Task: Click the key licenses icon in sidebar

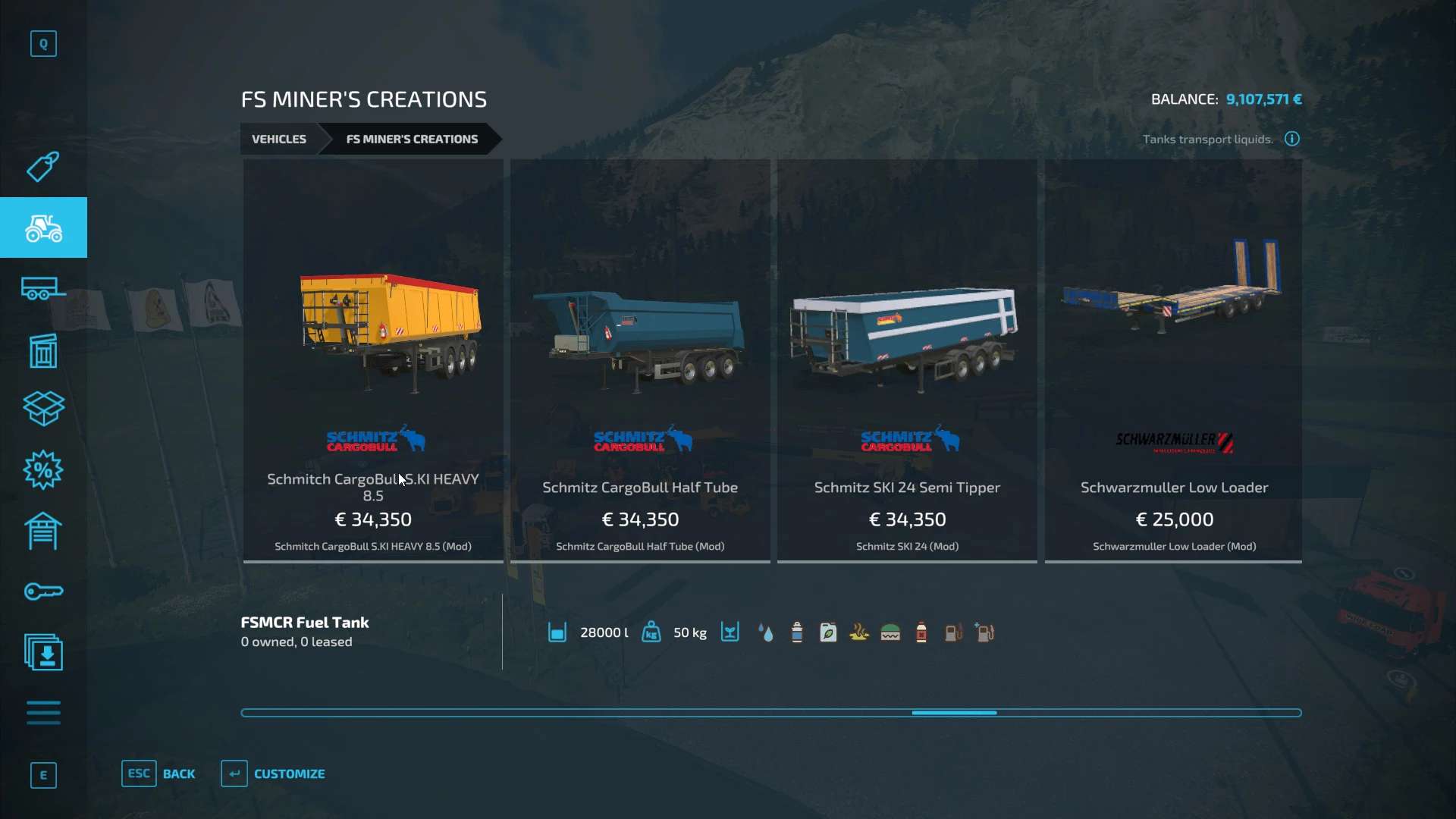Action: point(43,591)
